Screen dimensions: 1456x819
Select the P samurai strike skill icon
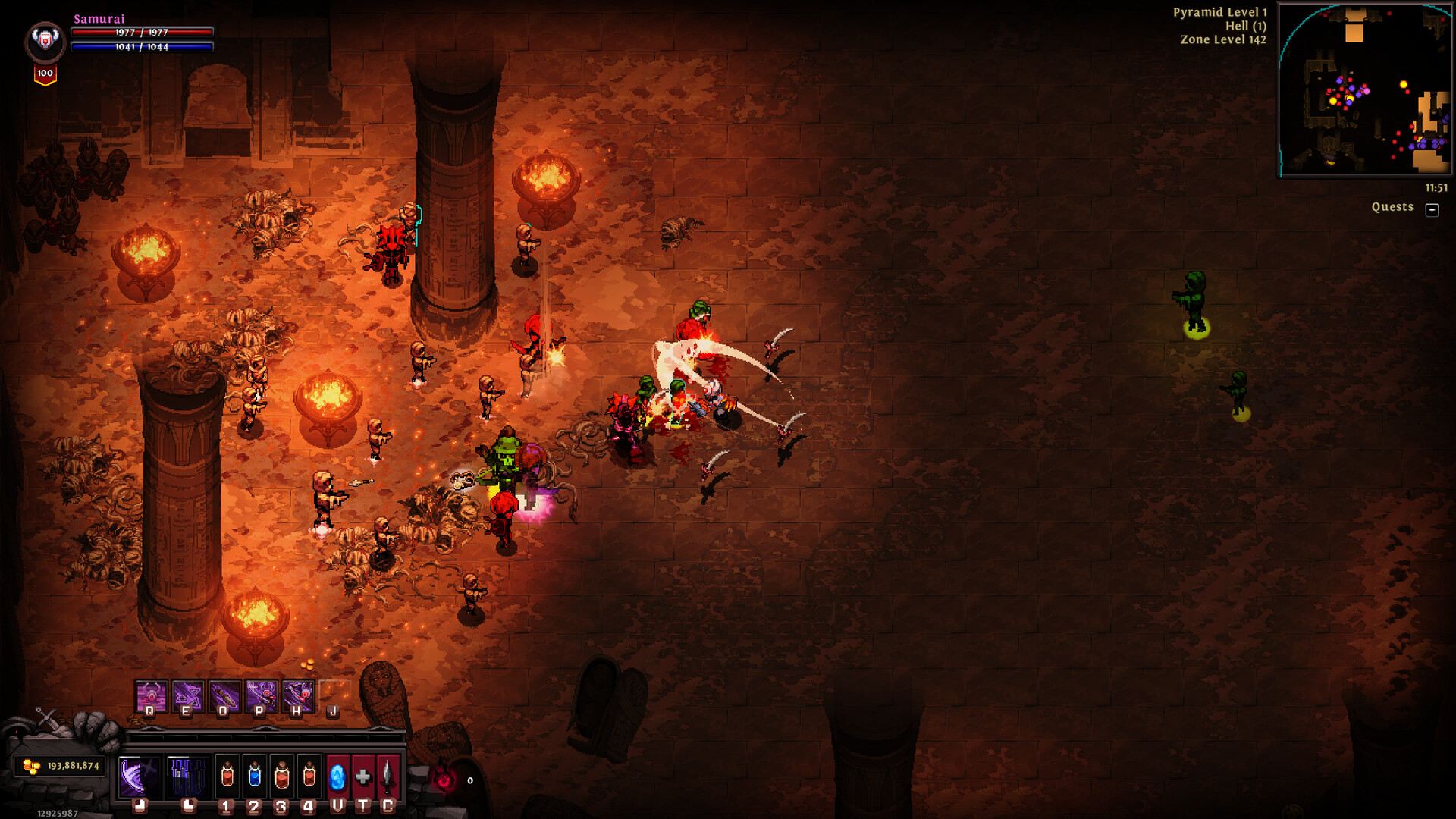click(x=261, y=694)
